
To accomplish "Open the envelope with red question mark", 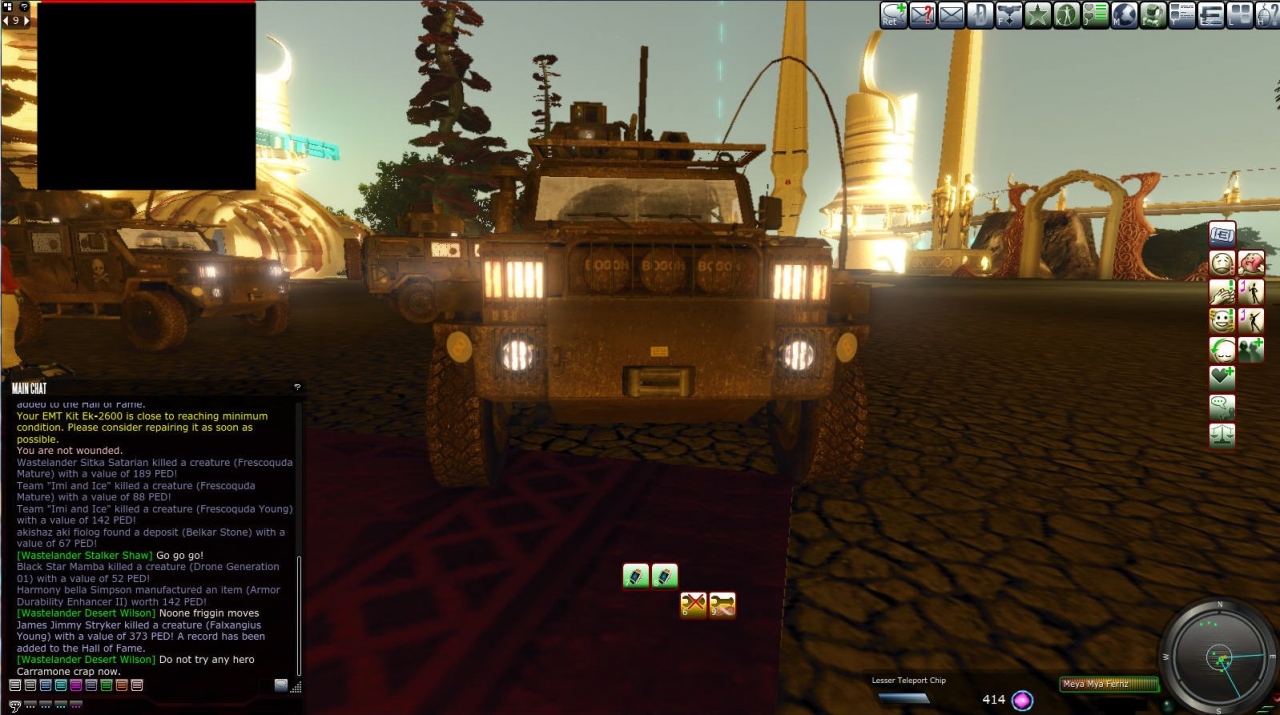I will click(x=922, y=15).
